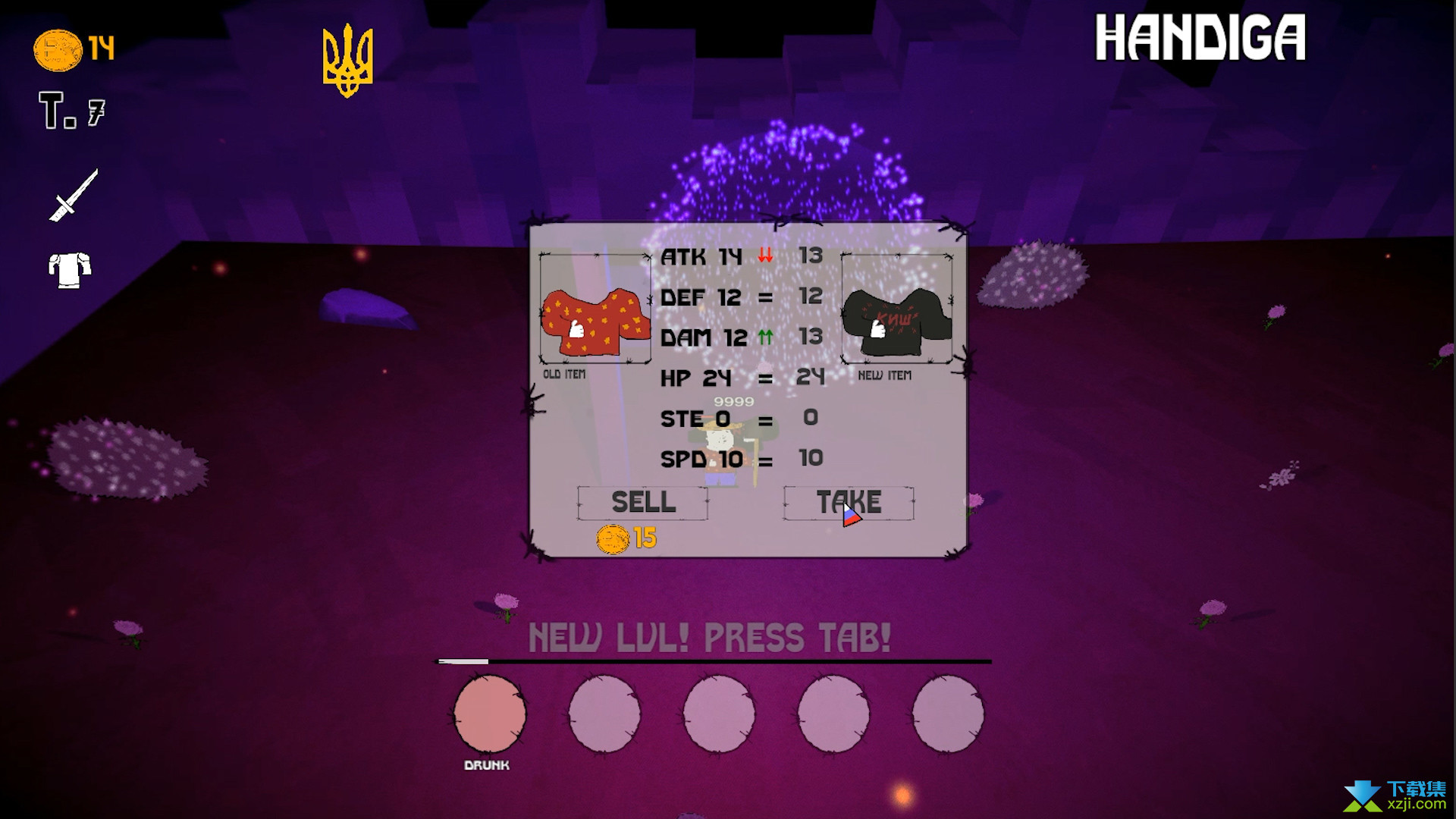The image size is (1456, 819).
Task: Take the new black shirt
Action: point(849,503)
